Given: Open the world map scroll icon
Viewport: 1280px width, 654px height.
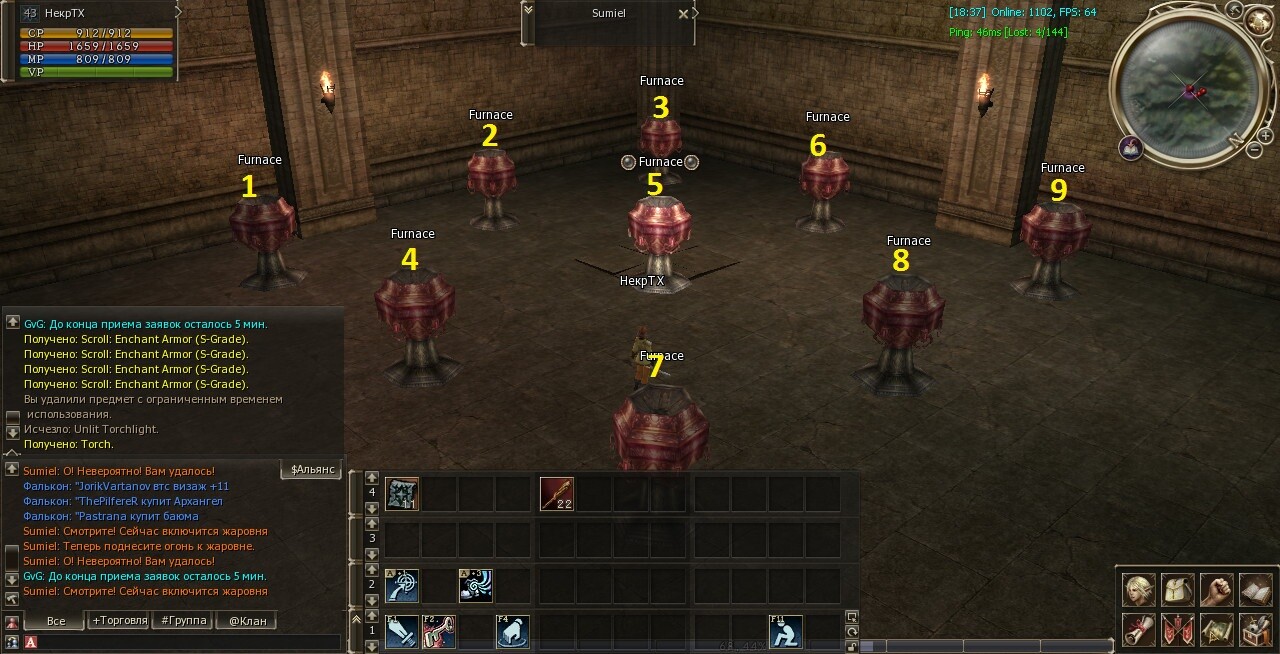Looking at the screenshot, I should tap(1216, 630).
